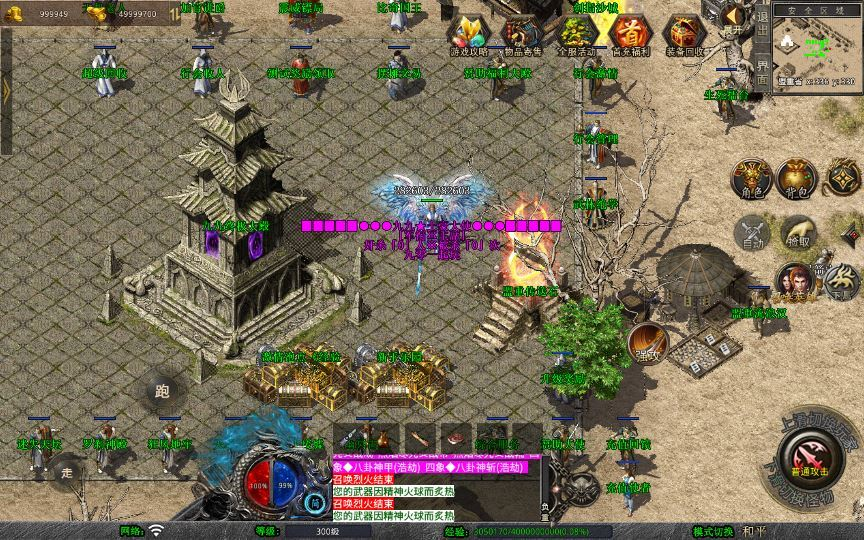
Task: Click the 展开 expand arrow button
Action: [733, 19]
